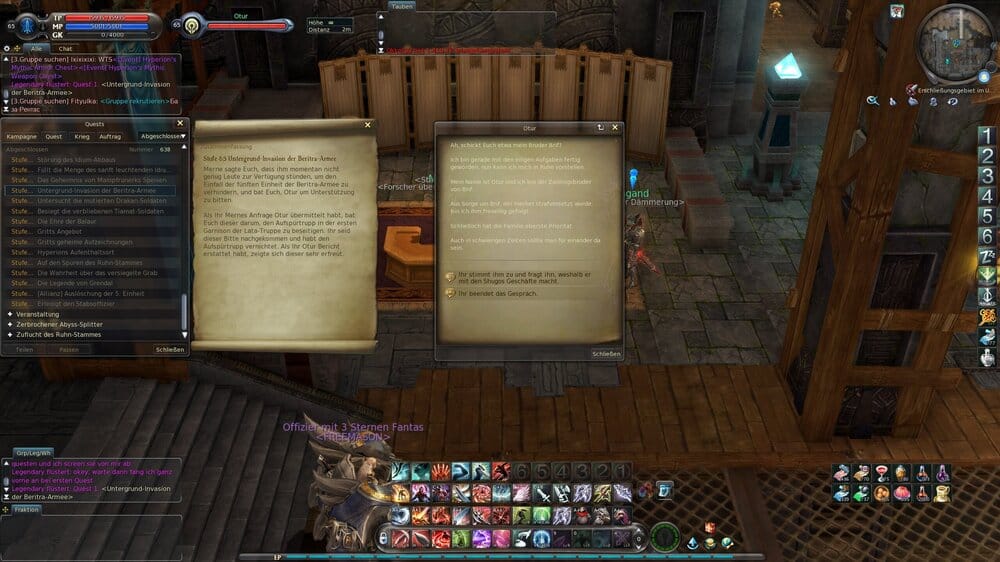Switch to the Kampagne quest tab
The height and width of the screenshot is (562, 1000).
(x=21, y=136)
